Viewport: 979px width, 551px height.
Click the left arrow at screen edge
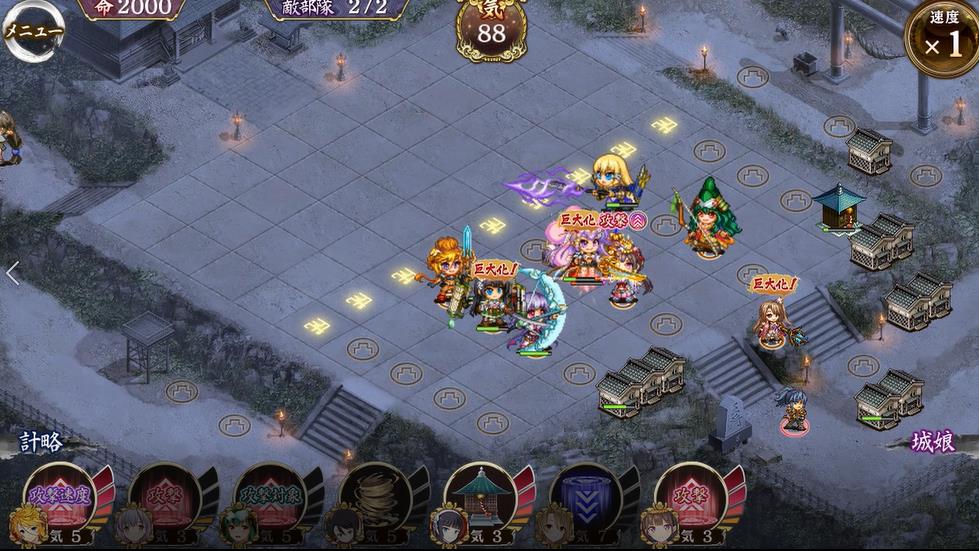click(12, 273)
